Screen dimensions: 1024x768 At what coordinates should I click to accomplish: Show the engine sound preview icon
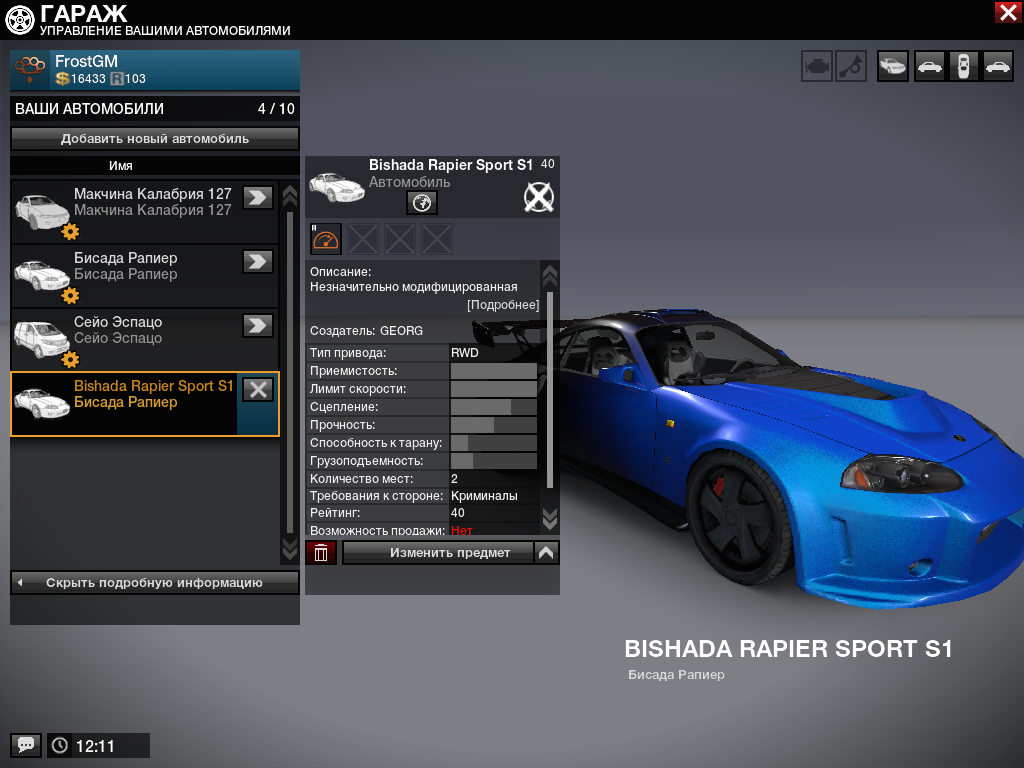[817, 66]
